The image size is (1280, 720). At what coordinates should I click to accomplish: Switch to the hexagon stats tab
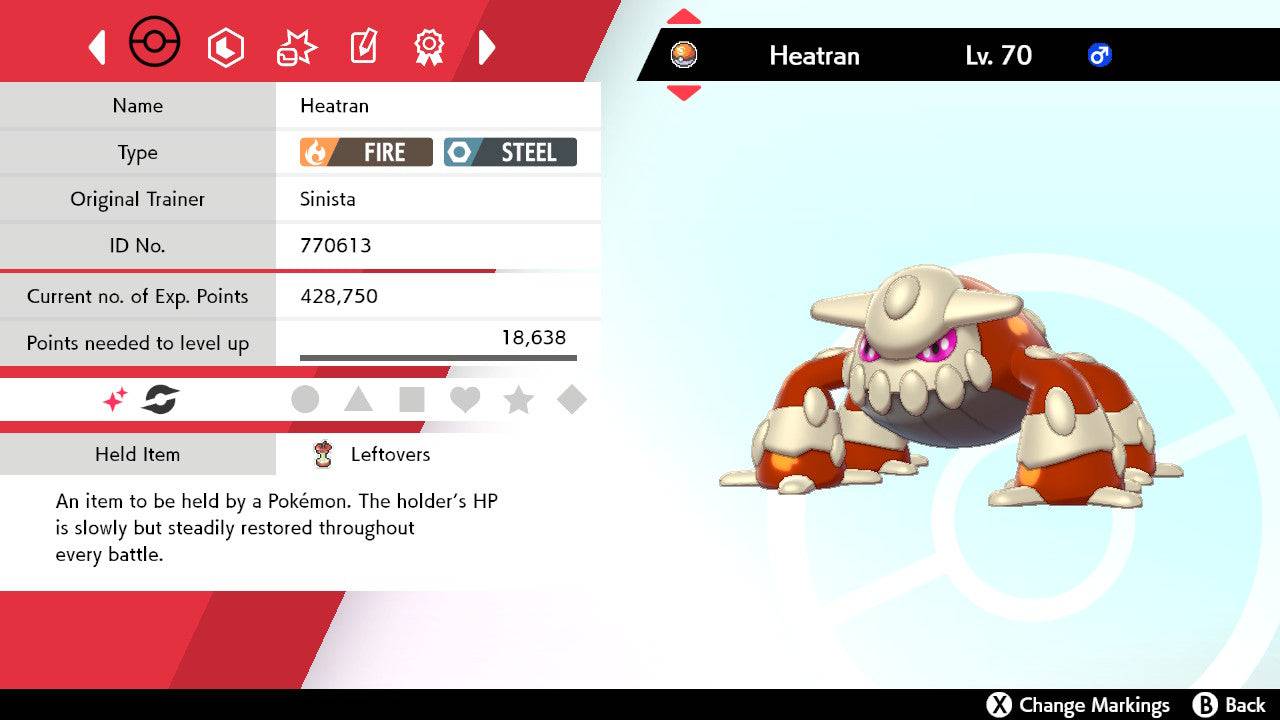point(225,47)
